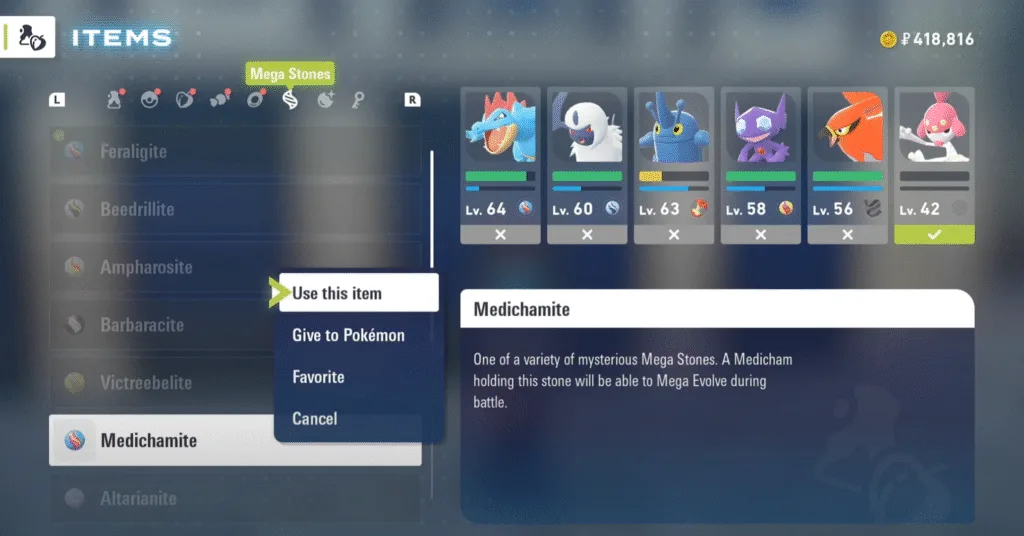
Task: Switch to the Mega Stones tab icon
Action: (290, 100)
